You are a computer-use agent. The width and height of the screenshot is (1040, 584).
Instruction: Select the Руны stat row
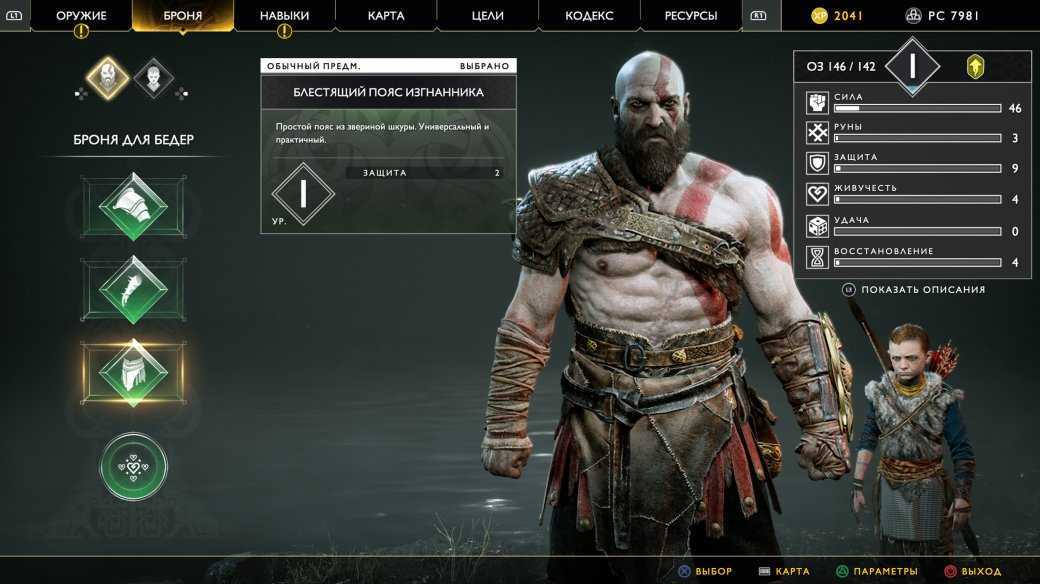click(912, 133)
